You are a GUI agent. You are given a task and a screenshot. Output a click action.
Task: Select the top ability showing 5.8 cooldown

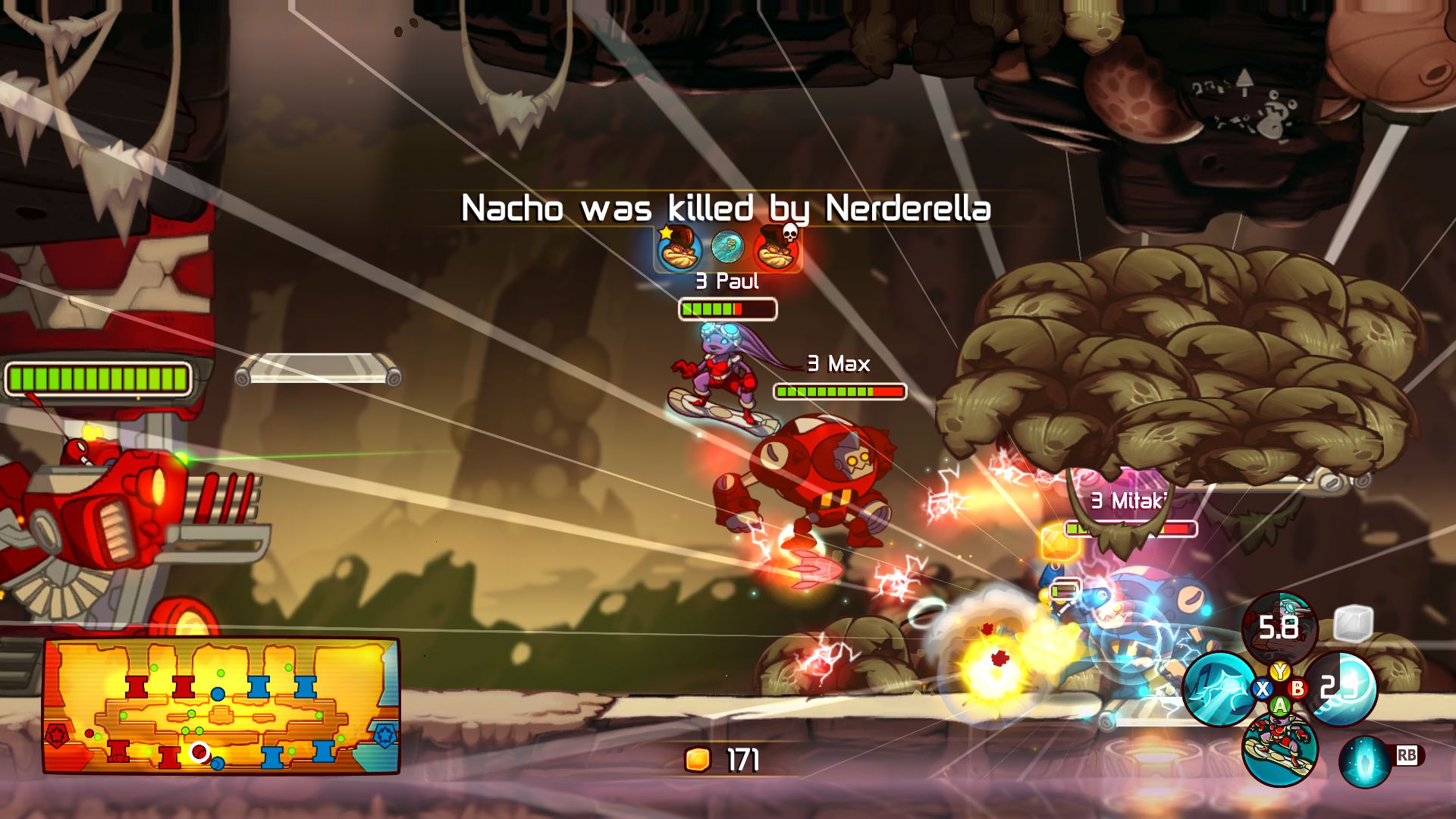pyautogui.click(x=1279, y=627)
